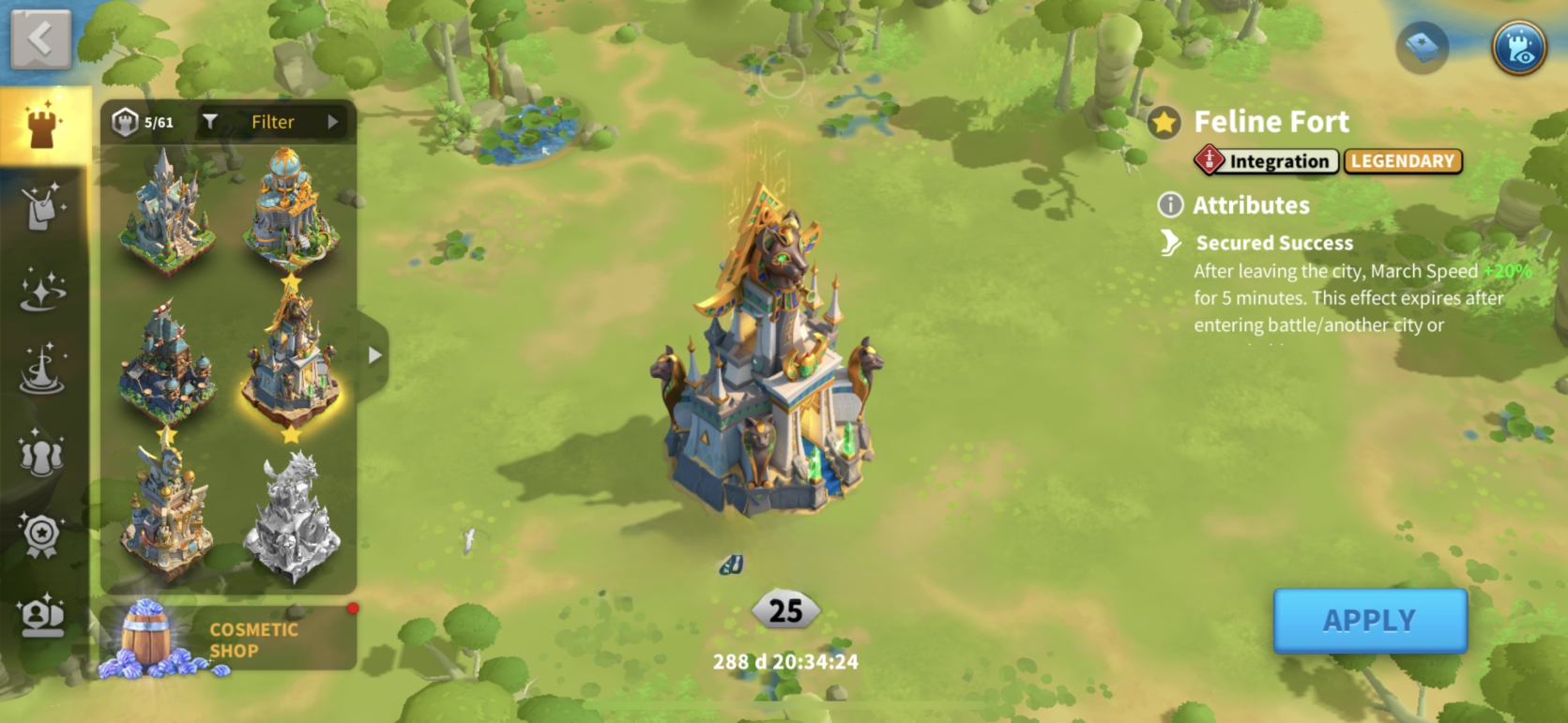Open the portrait frame tab
The image size is (1568, 723).
pyautogui.click(x=42, y=617)
